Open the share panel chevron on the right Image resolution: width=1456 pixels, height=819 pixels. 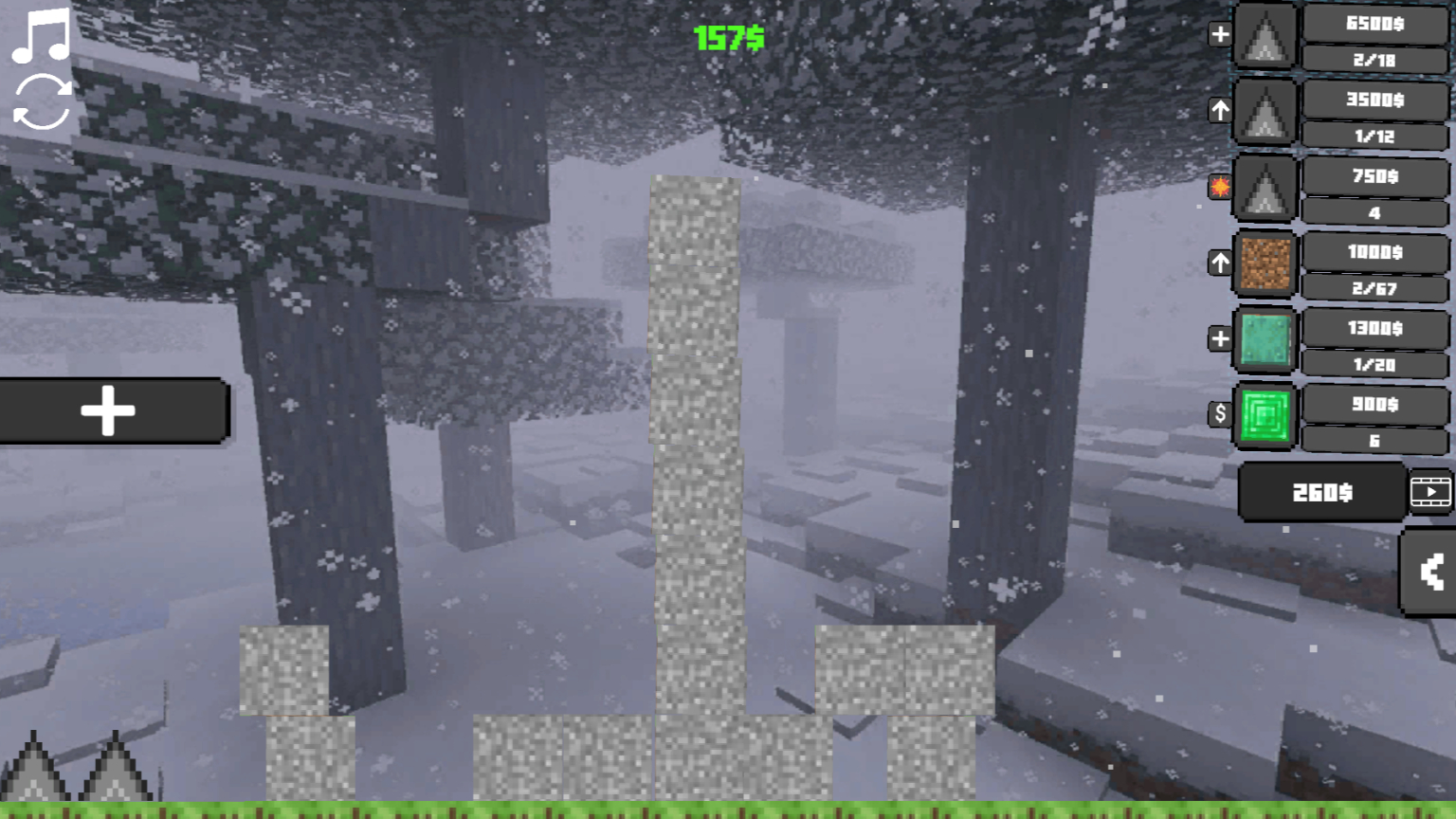[1429, 573]
